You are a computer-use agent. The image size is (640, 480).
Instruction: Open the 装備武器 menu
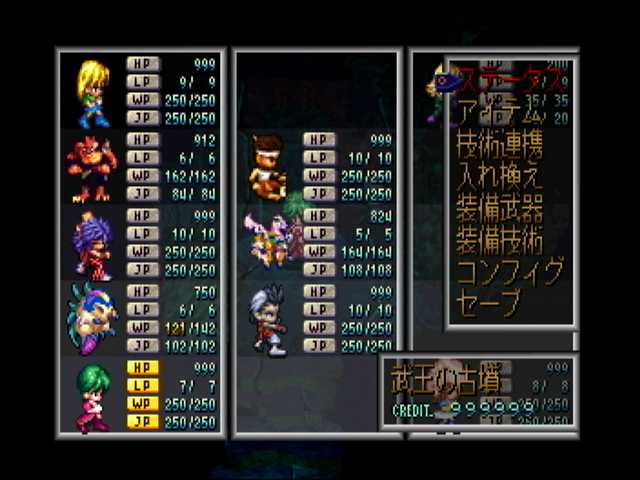[x=499, y=209]
